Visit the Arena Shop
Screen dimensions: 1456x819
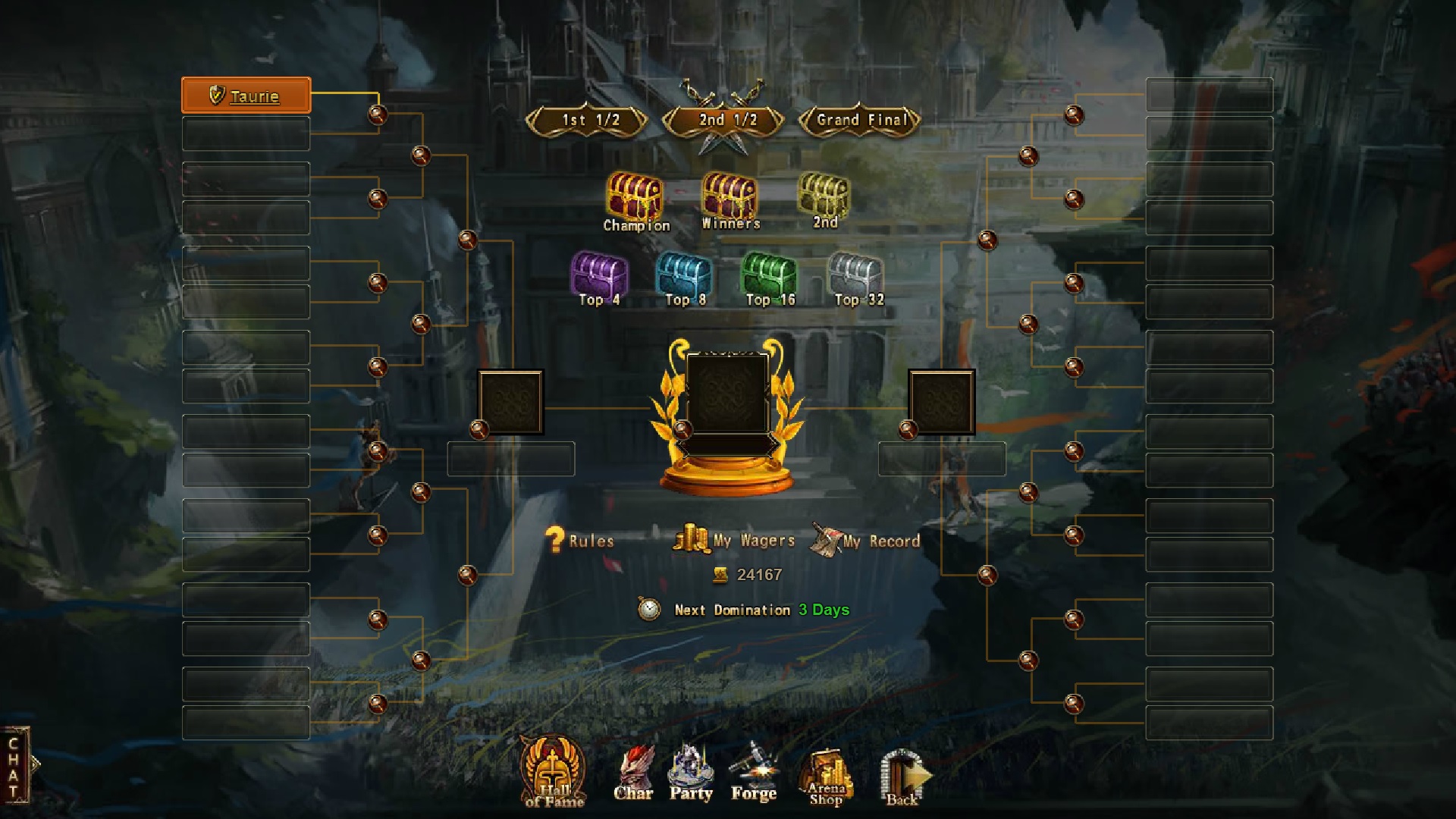[826, 777]
